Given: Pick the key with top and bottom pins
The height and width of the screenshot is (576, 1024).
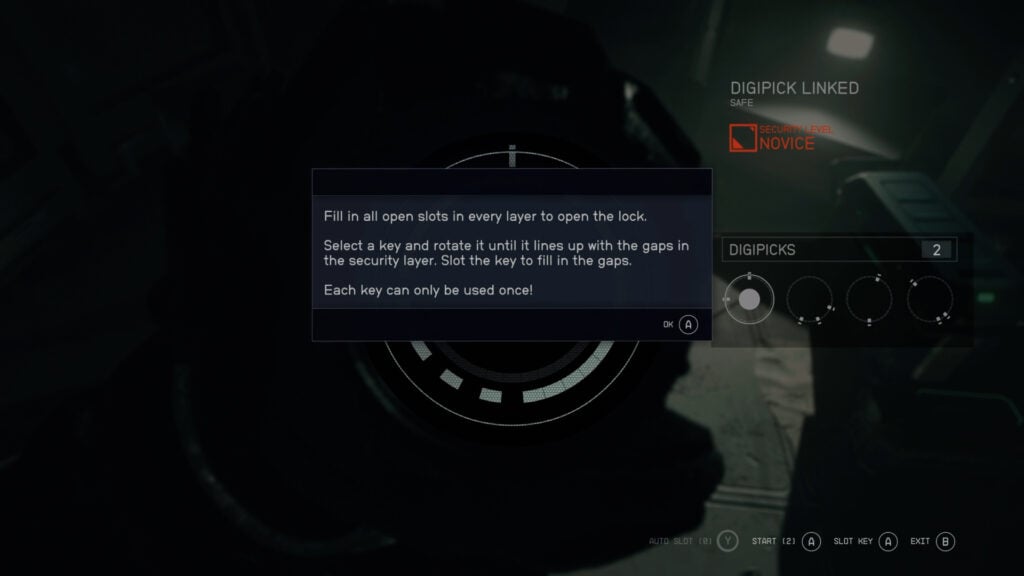Looking at the screenshot, I should coord(869,299).
